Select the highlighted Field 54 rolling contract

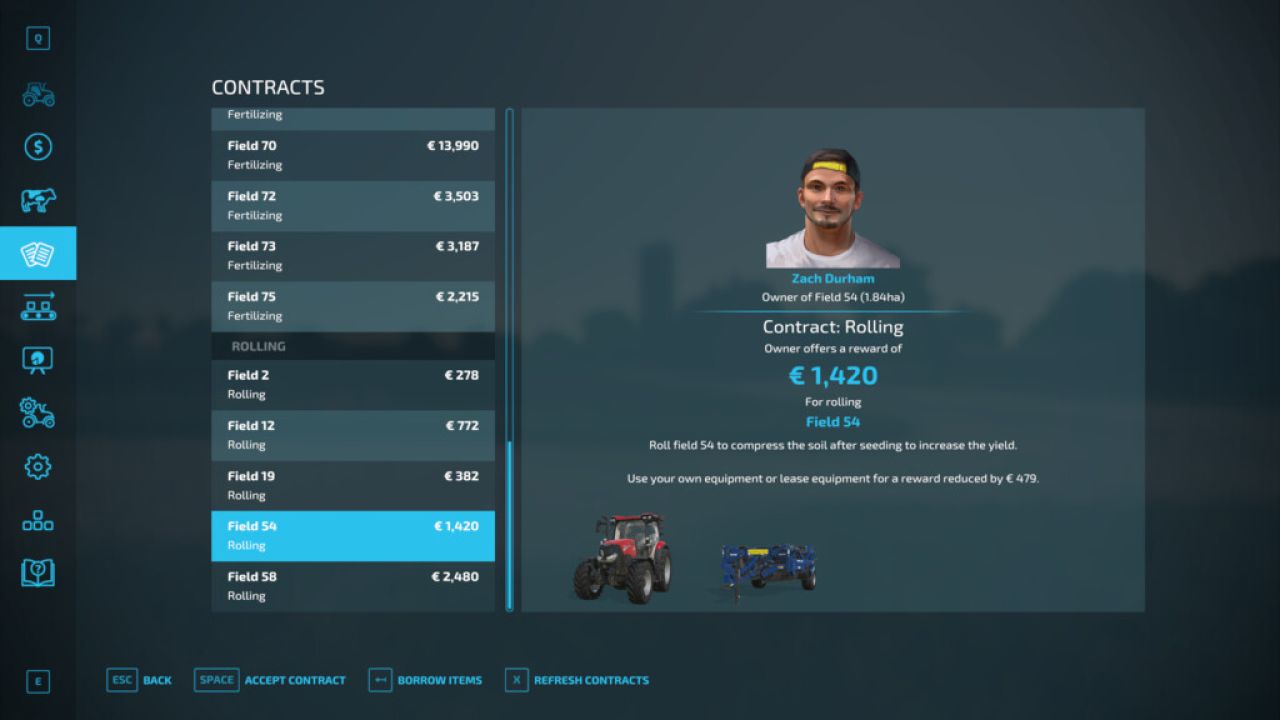pyautogui.click(x=352, y=535)
